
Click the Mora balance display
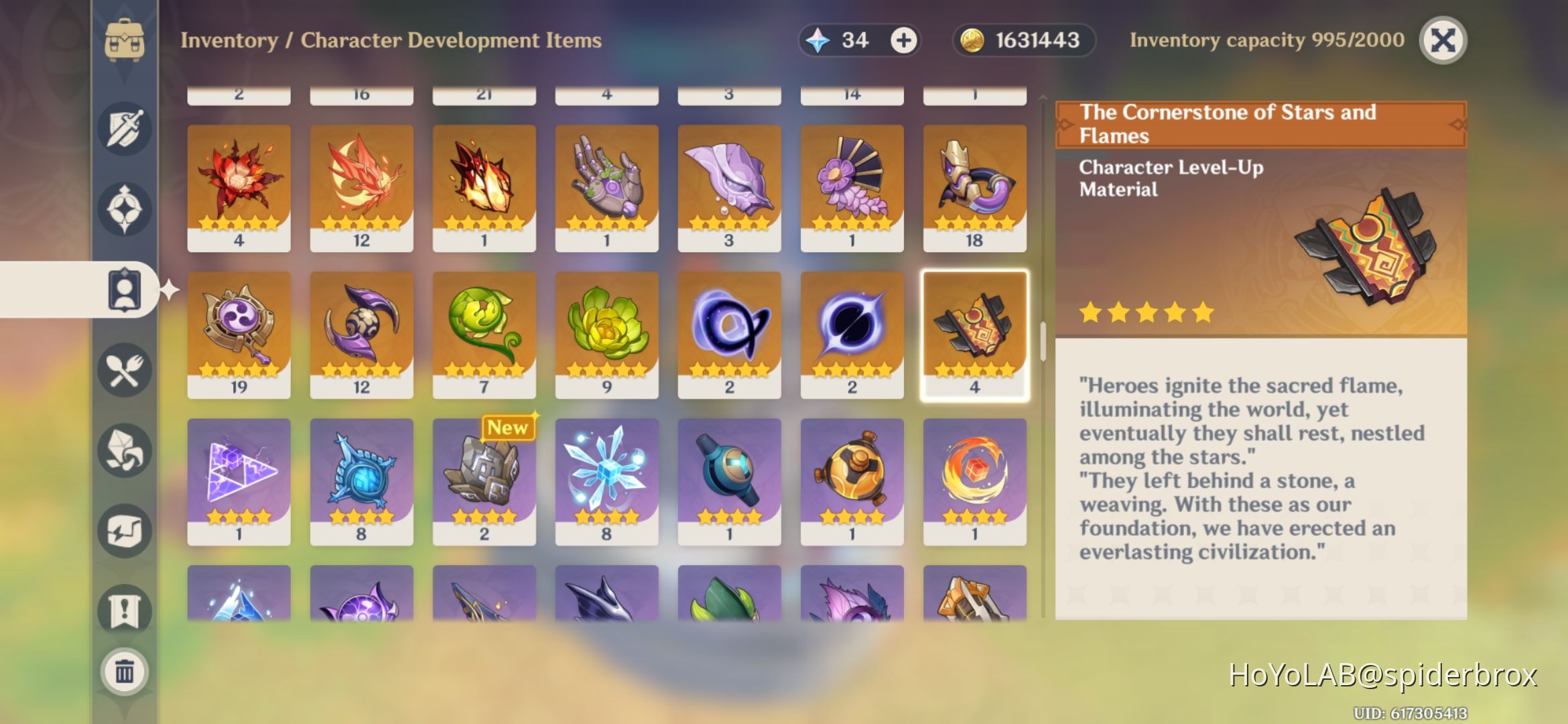(x=1023, y=40)
